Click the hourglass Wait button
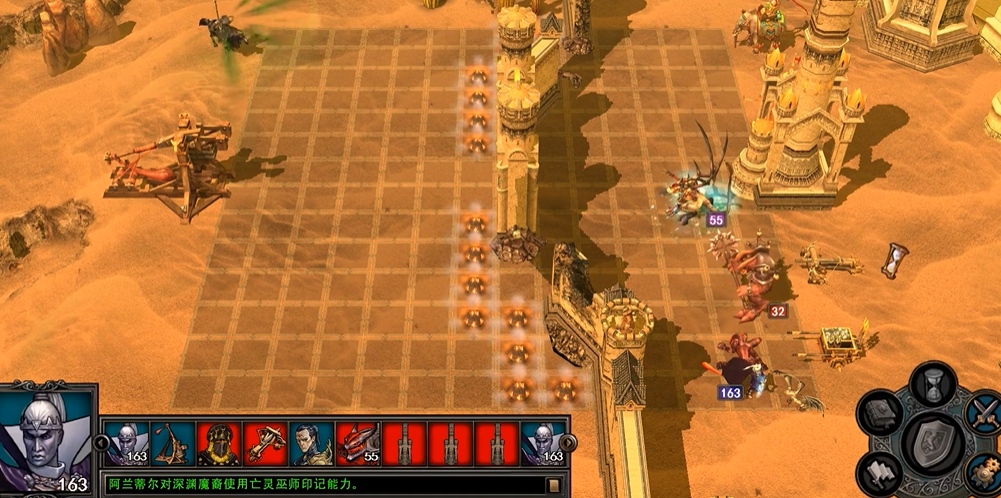The height and width of the screenshot is (498, 1001). [x=931, y=386]
